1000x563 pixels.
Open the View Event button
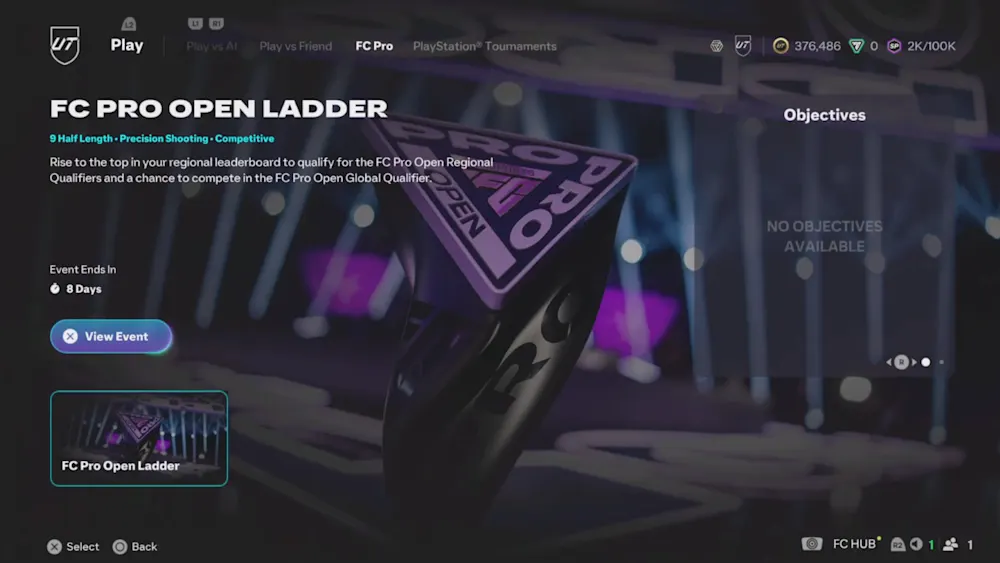point(111,337)
